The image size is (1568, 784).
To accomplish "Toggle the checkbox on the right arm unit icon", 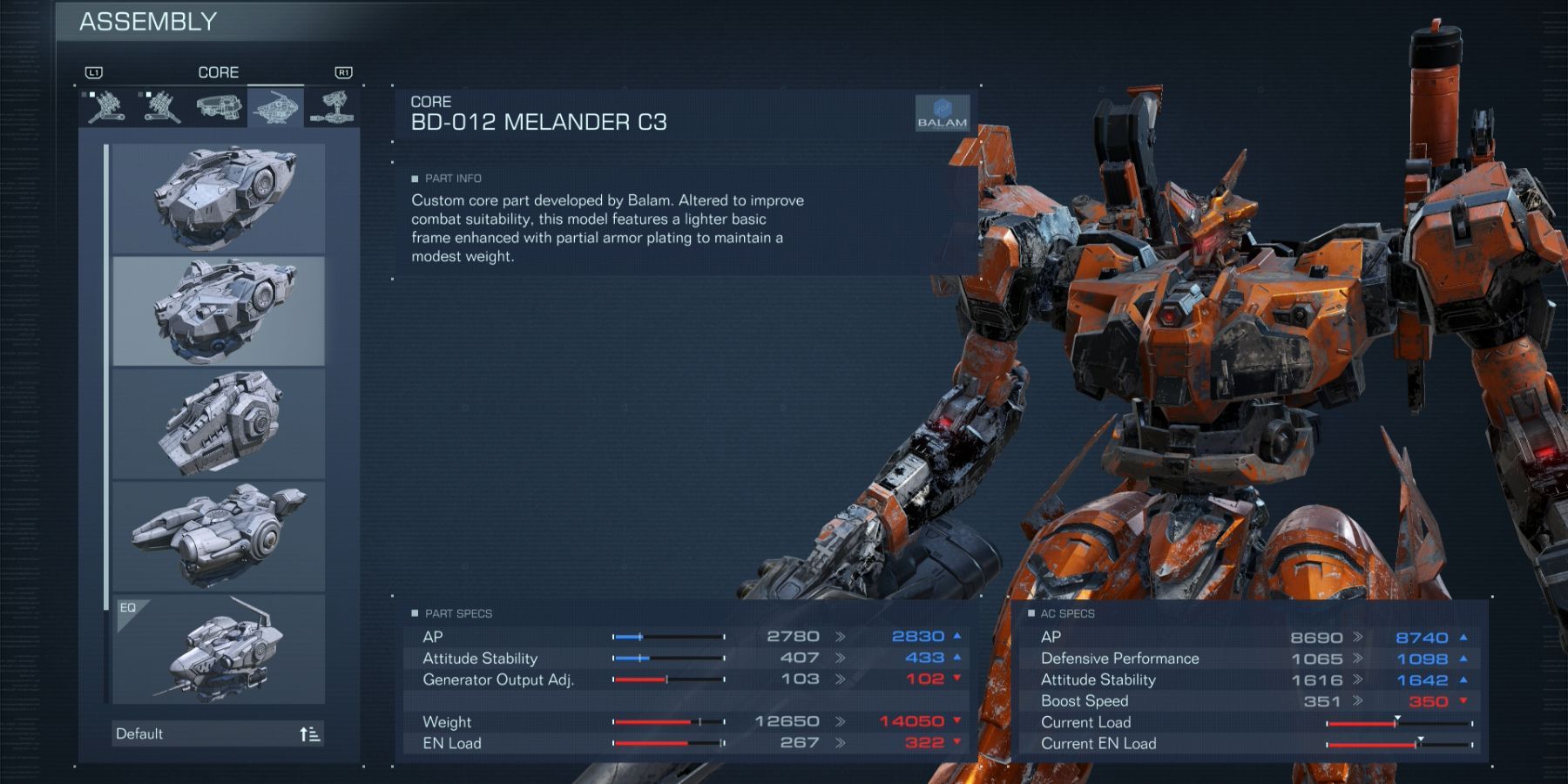I will click(91, 94).
